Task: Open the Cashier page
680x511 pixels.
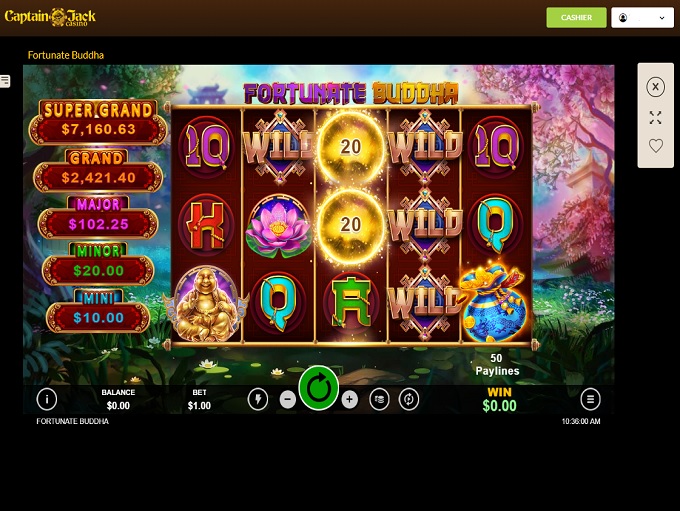Action: [x=576, y=18]
